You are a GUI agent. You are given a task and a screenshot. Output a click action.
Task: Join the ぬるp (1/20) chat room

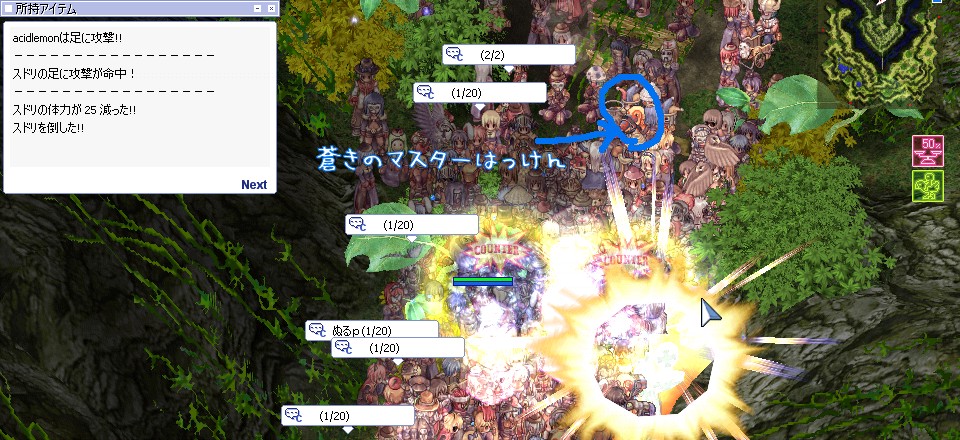[x=372, y=330]
